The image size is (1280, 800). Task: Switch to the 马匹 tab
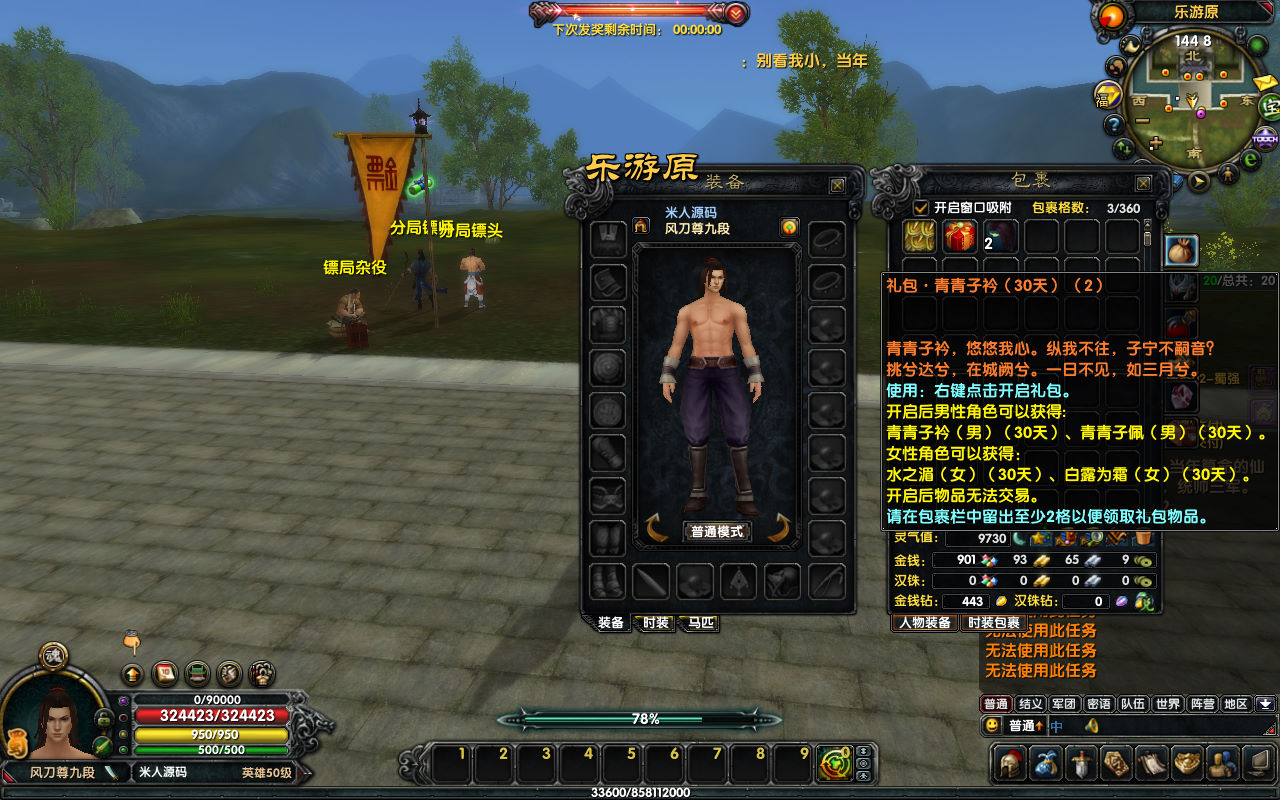point(699,623)
